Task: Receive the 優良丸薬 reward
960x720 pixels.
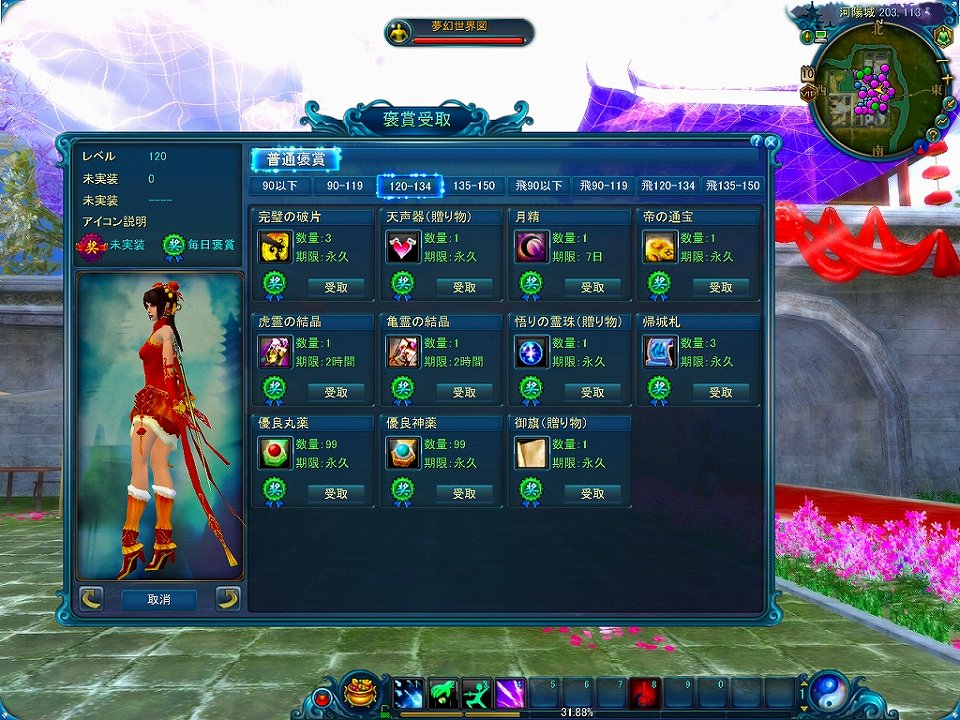Action: tap(336, 493)
